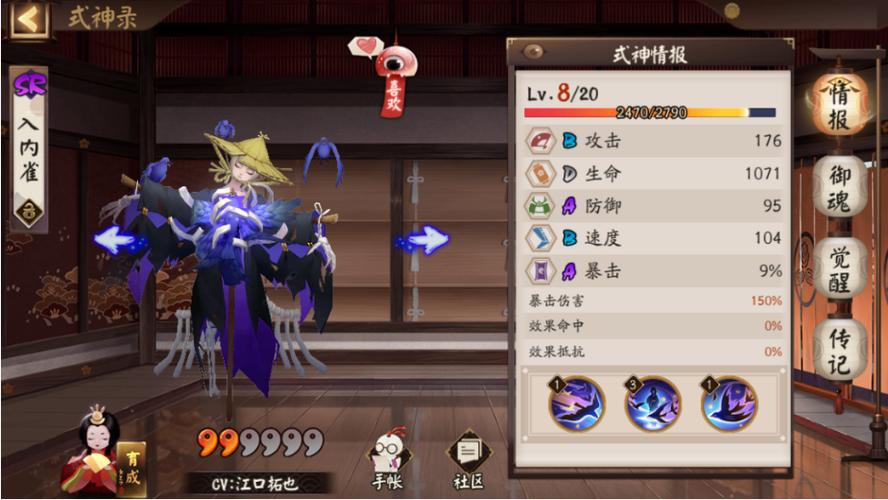The width and height of the screenshot is (888, 500).
Task: Open the 社区 community page
Action: point(468,464)
